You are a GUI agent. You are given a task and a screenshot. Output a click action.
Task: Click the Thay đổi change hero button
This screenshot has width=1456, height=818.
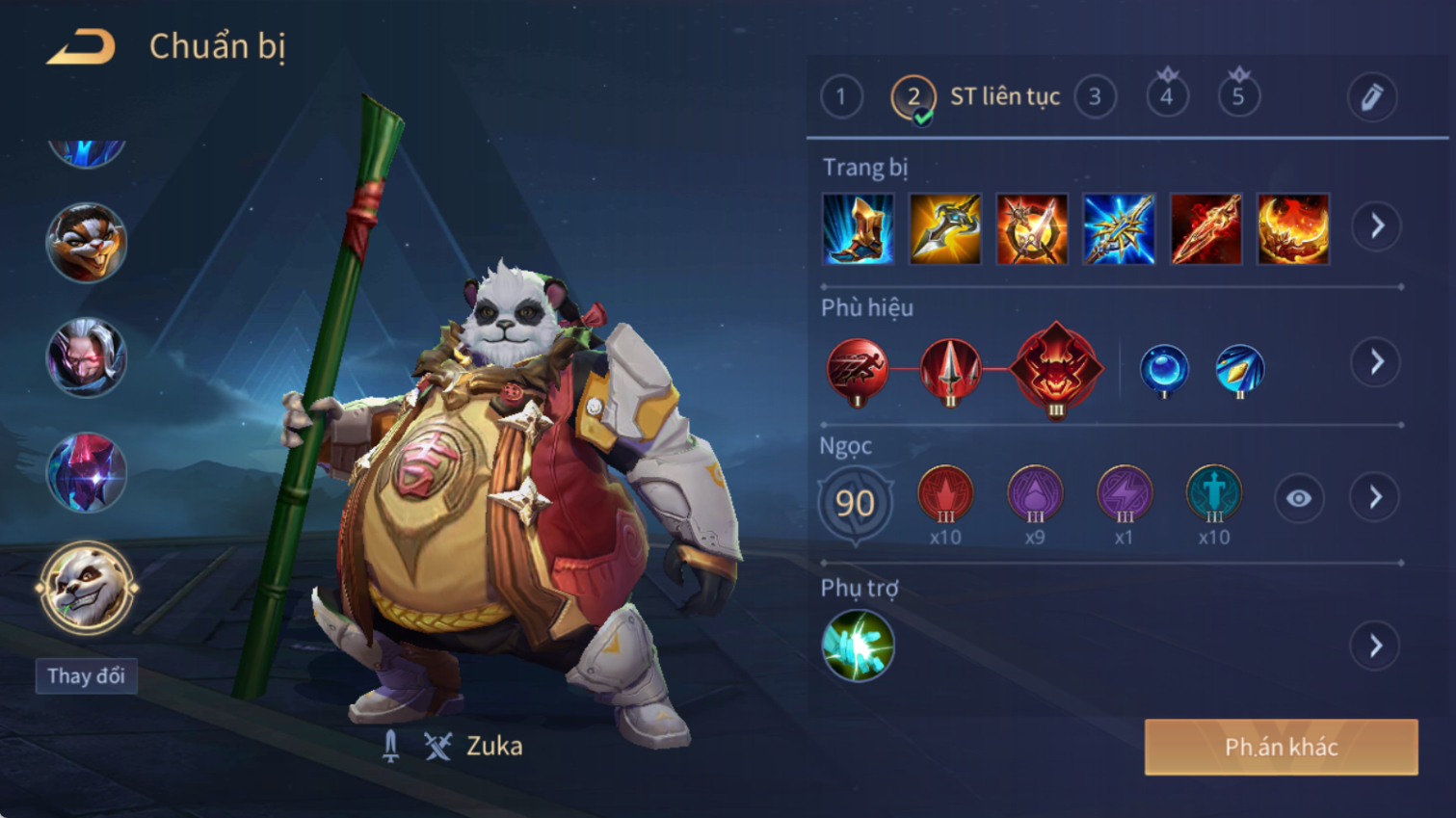86,675
